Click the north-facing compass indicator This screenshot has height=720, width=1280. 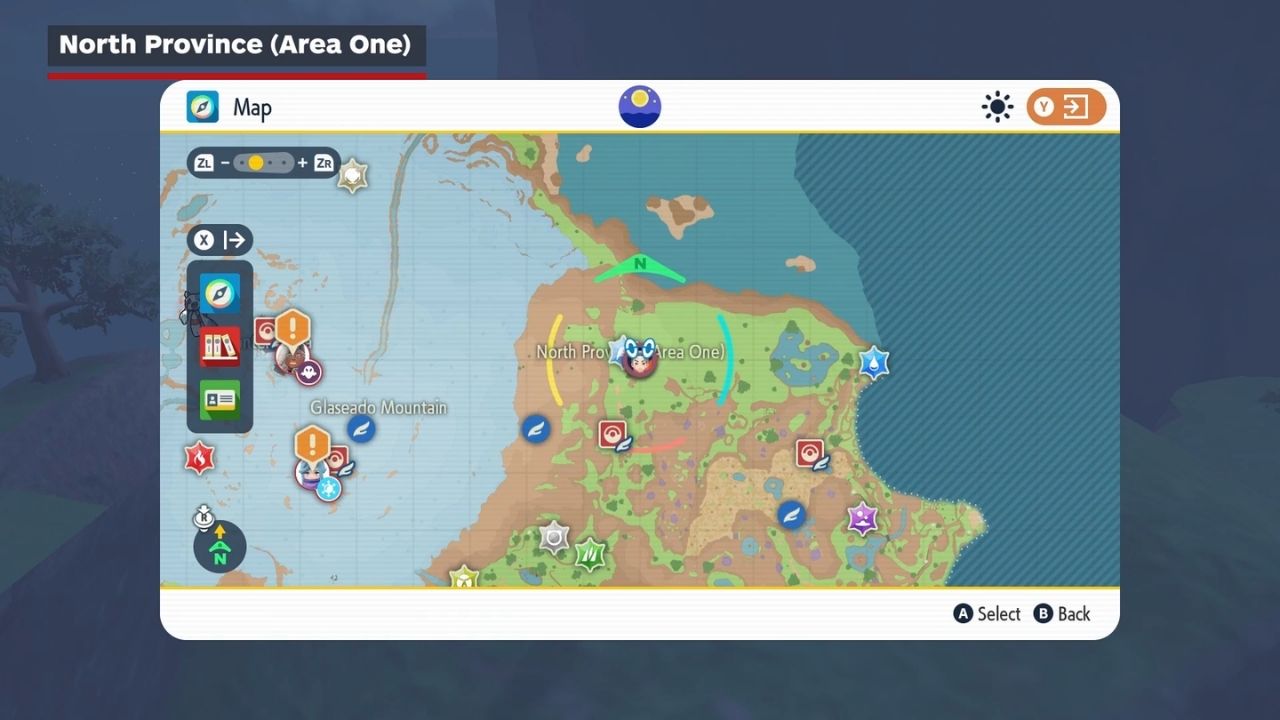(220, 546)
